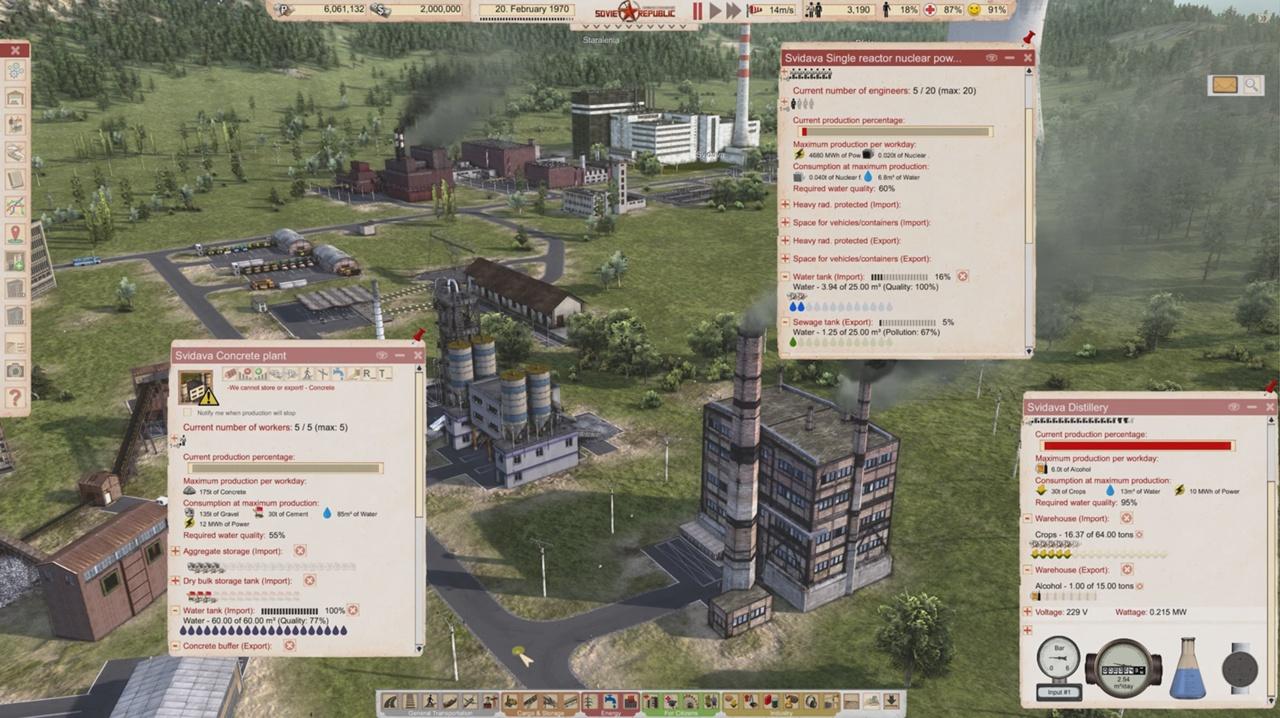
Task: Close the Svidava Distillery window
Action: click(x=1270, y=407)
